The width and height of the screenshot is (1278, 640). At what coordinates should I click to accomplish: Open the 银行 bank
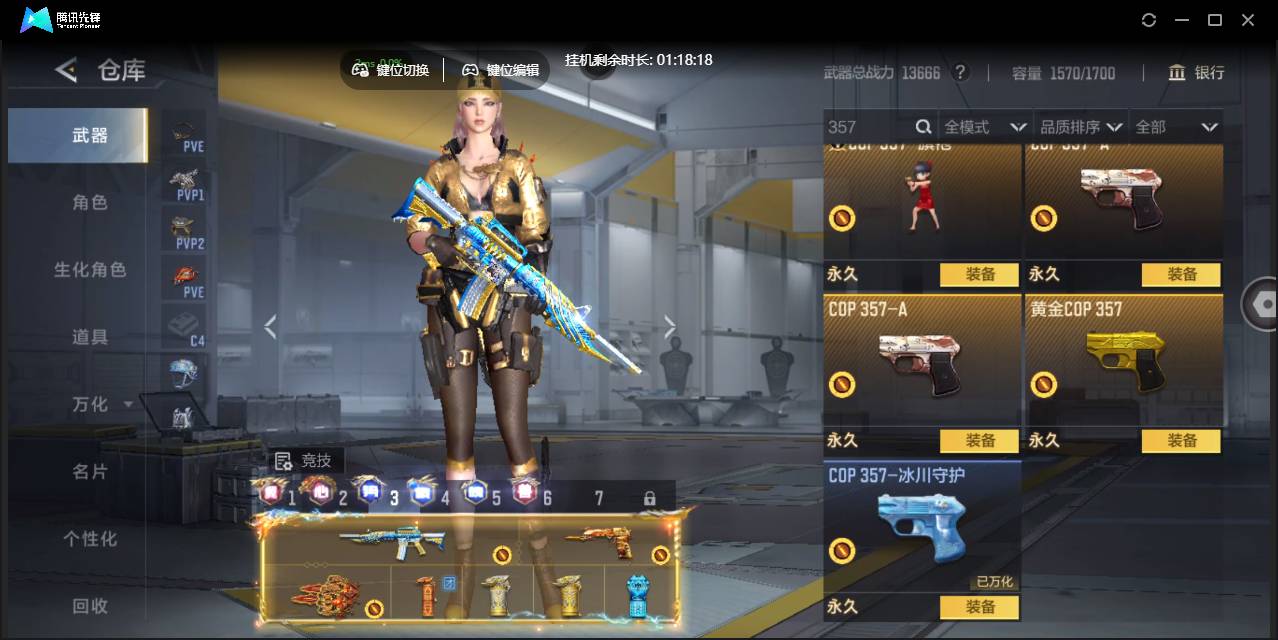pyautogui.click(x=1197, y=72)
